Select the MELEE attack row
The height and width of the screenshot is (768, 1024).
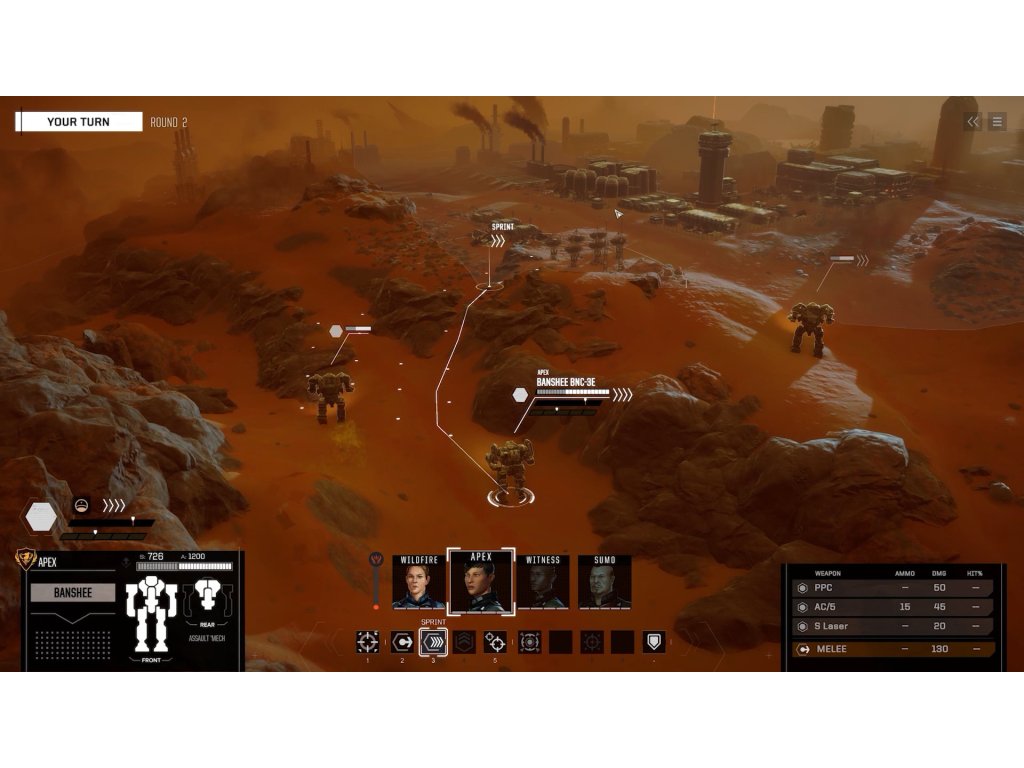(892, 649)
